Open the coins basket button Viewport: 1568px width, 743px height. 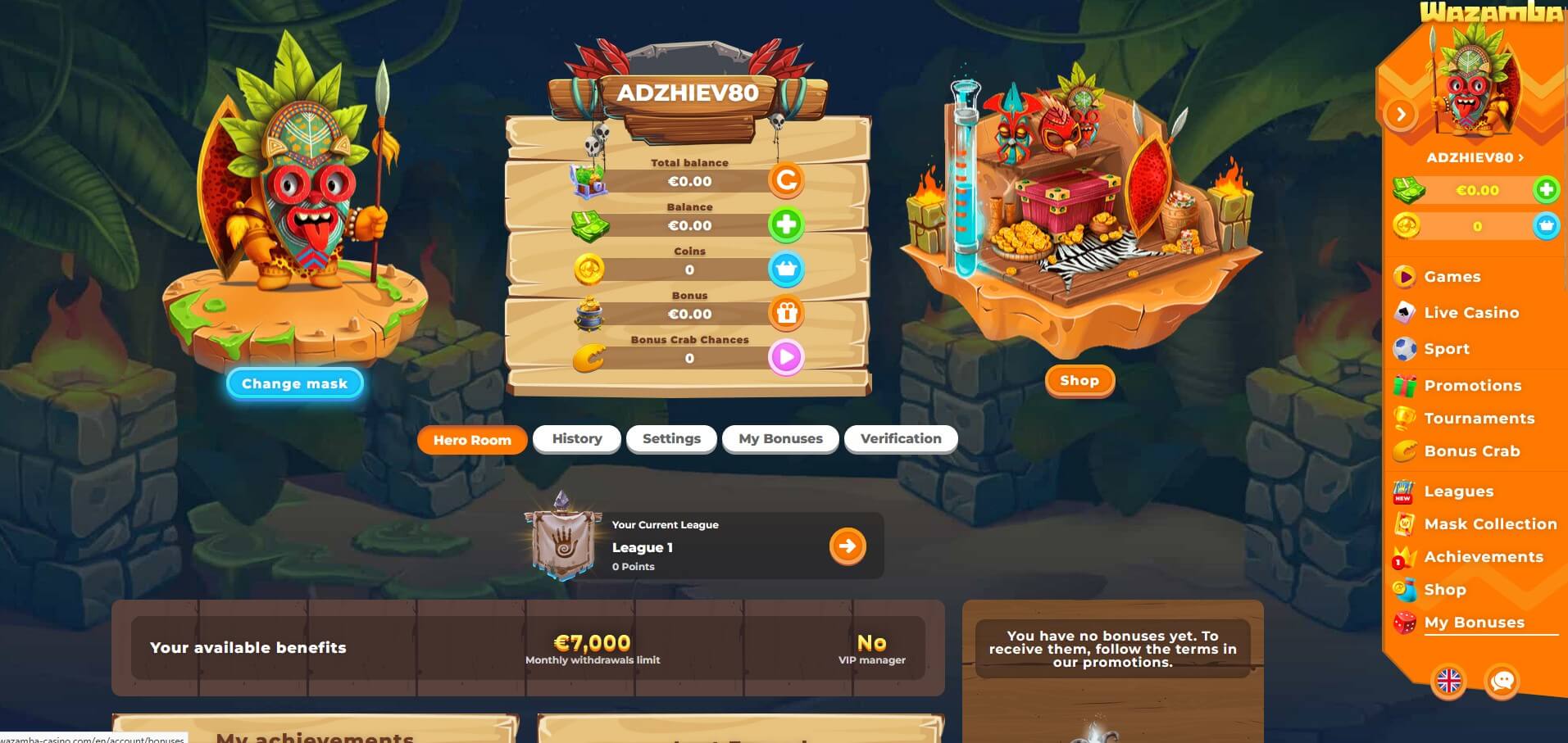(x=785, y=269)
